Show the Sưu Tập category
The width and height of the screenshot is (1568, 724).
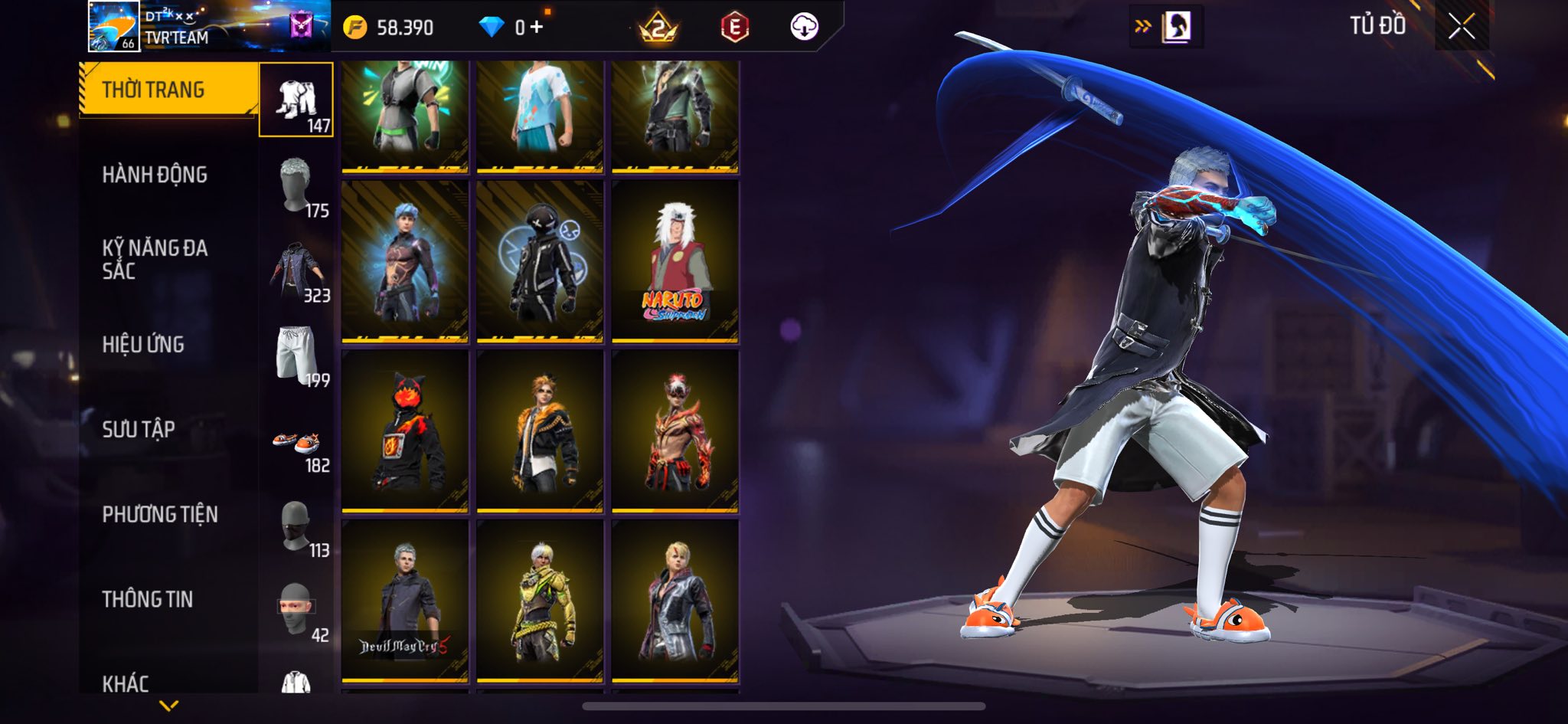pyautogui.click(x=139, y=429)
